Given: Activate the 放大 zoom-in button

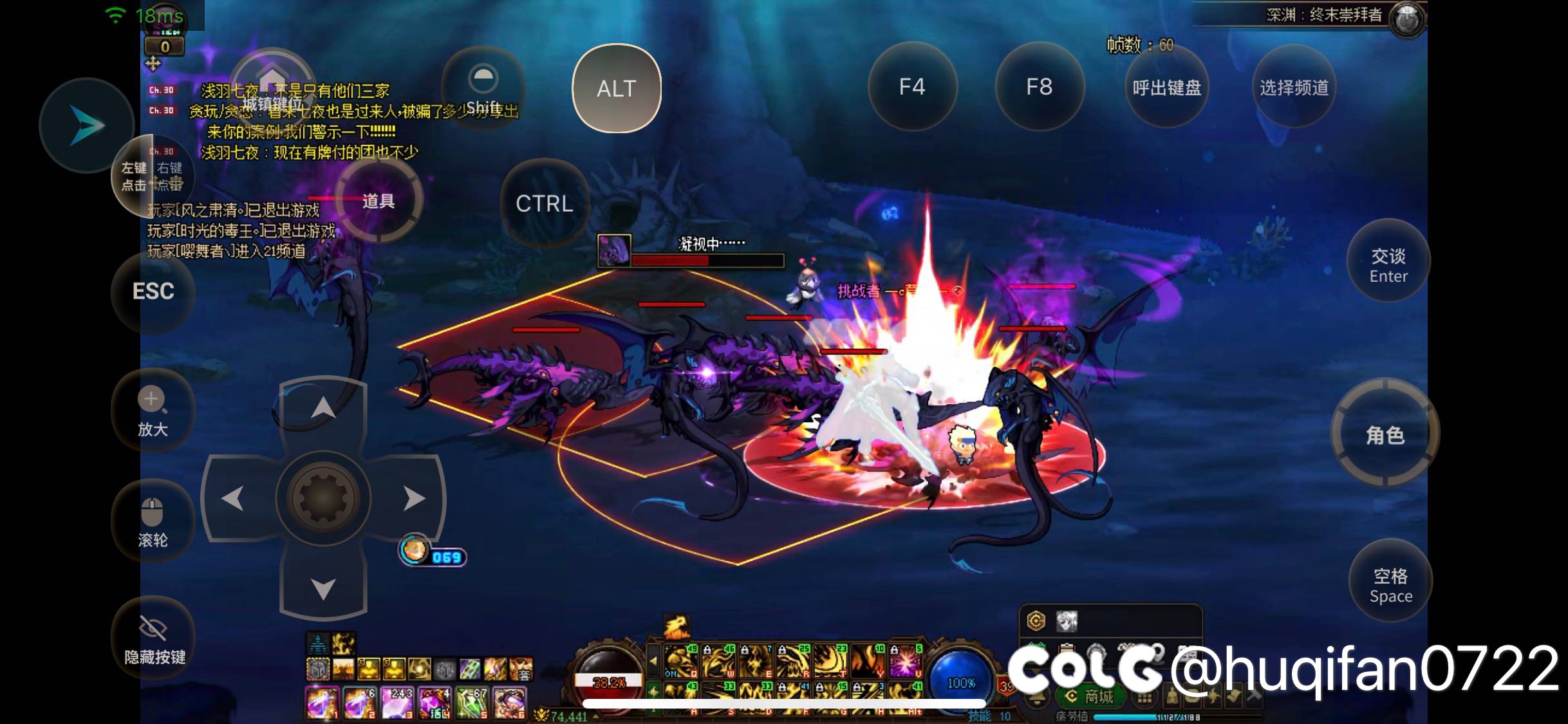Looking at the screenshot, I should [x=153, y=411].
